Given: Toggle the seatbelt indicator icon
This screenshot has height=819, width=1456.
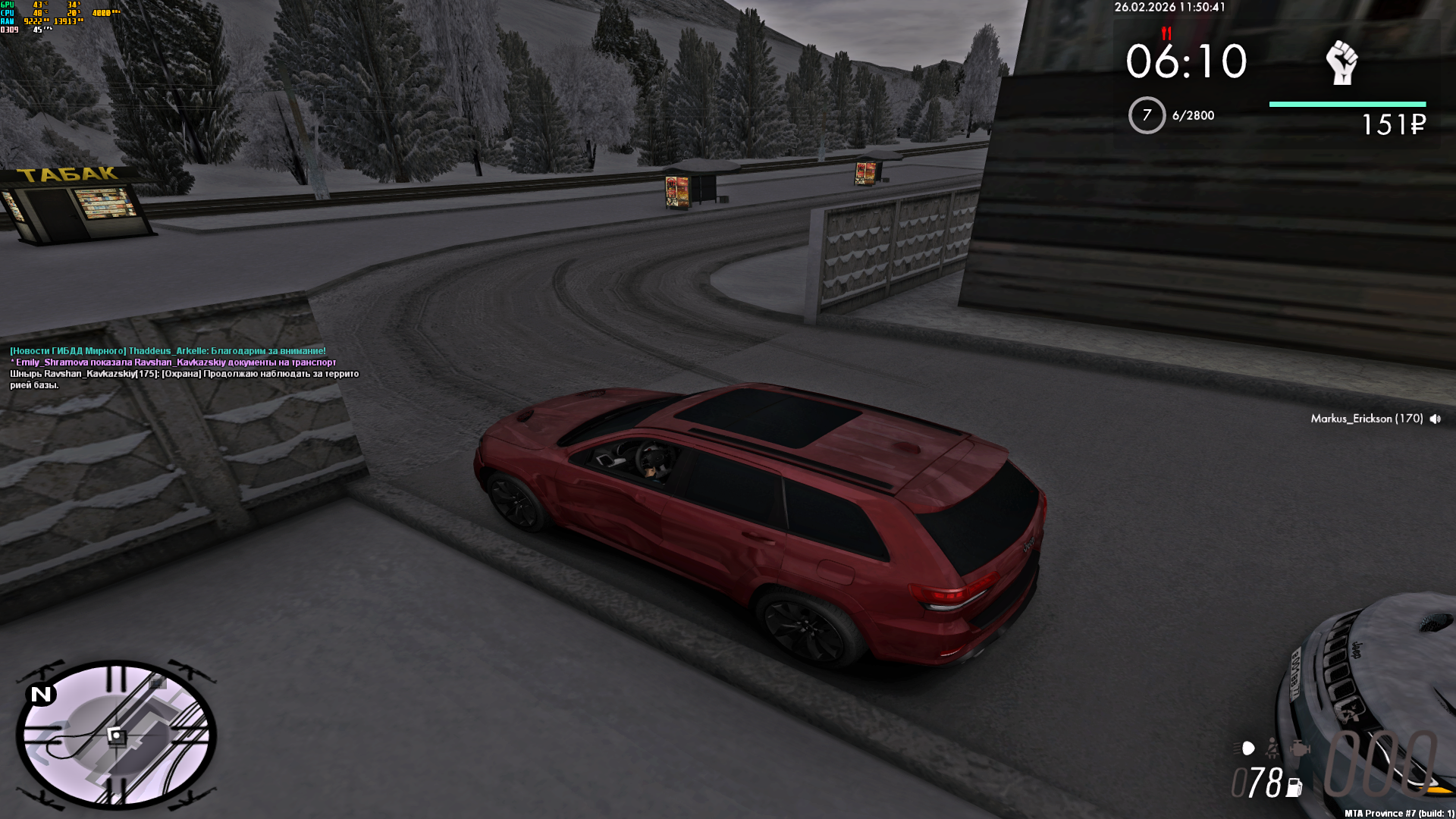Looking at the screenshot, I should (x=1272, y=749).
